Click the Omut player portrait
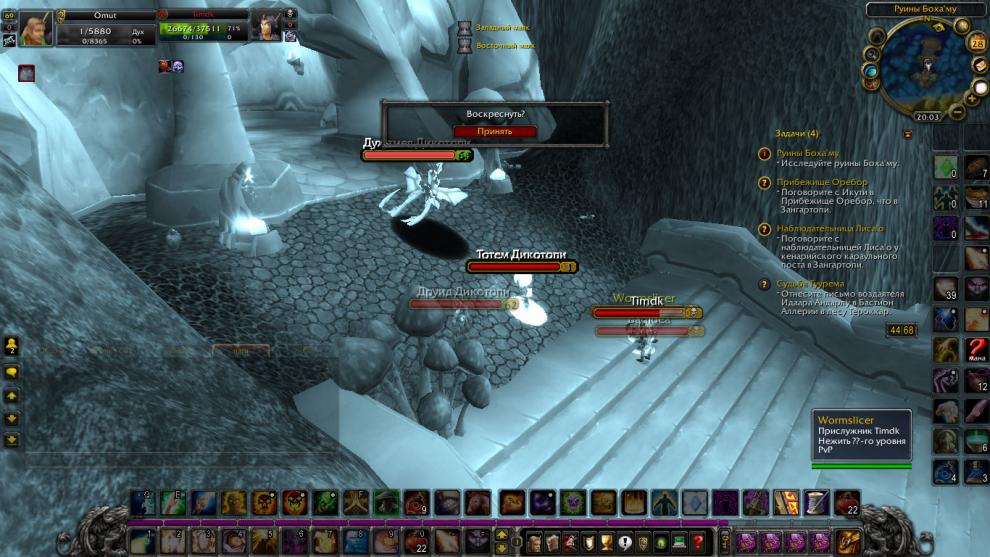The image size is (990, 557). click(x=35, y=29)
